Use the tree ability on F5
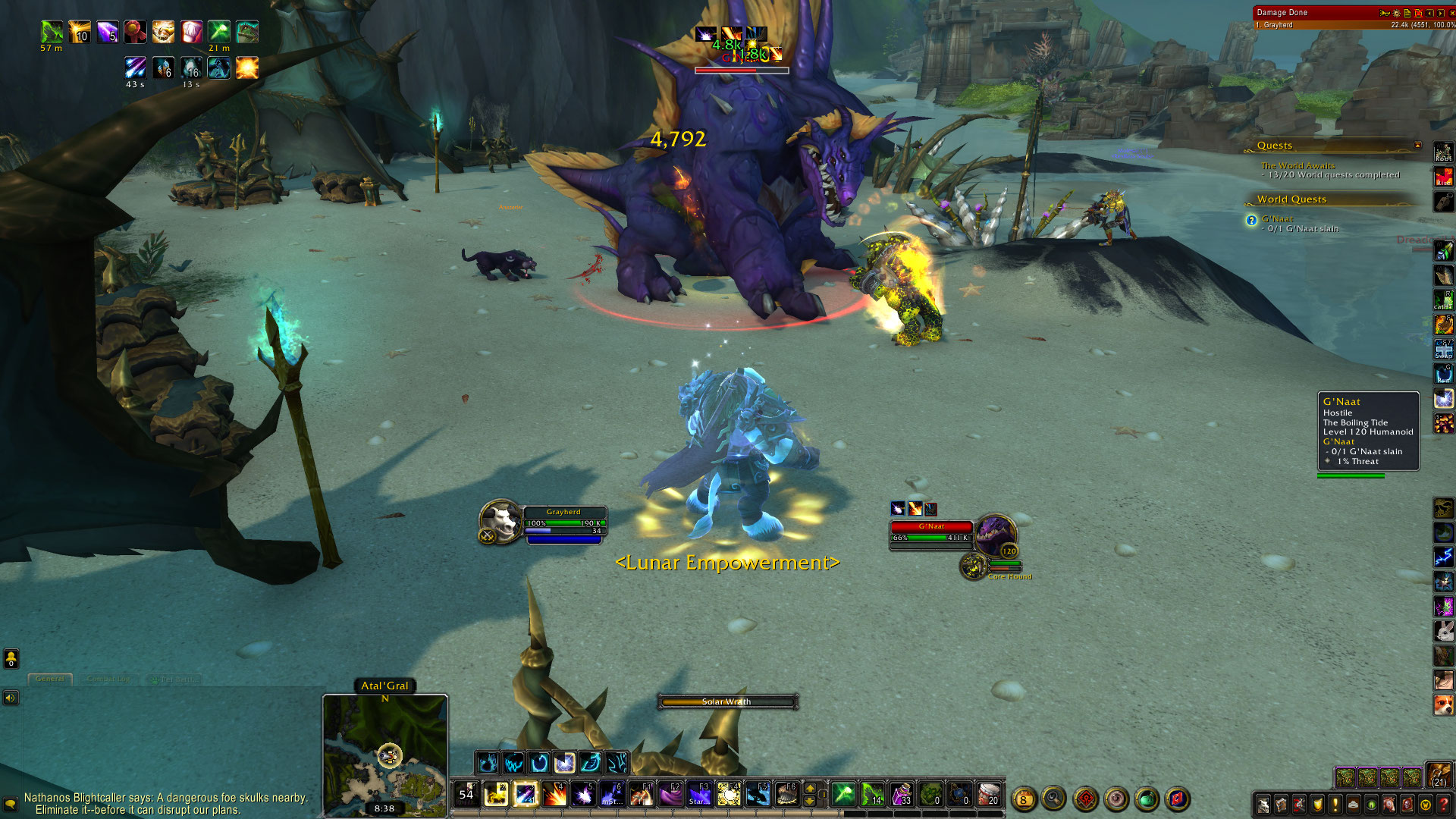Screen dimensions: 1456x819 pyautogui.click(x=758, y=794)
